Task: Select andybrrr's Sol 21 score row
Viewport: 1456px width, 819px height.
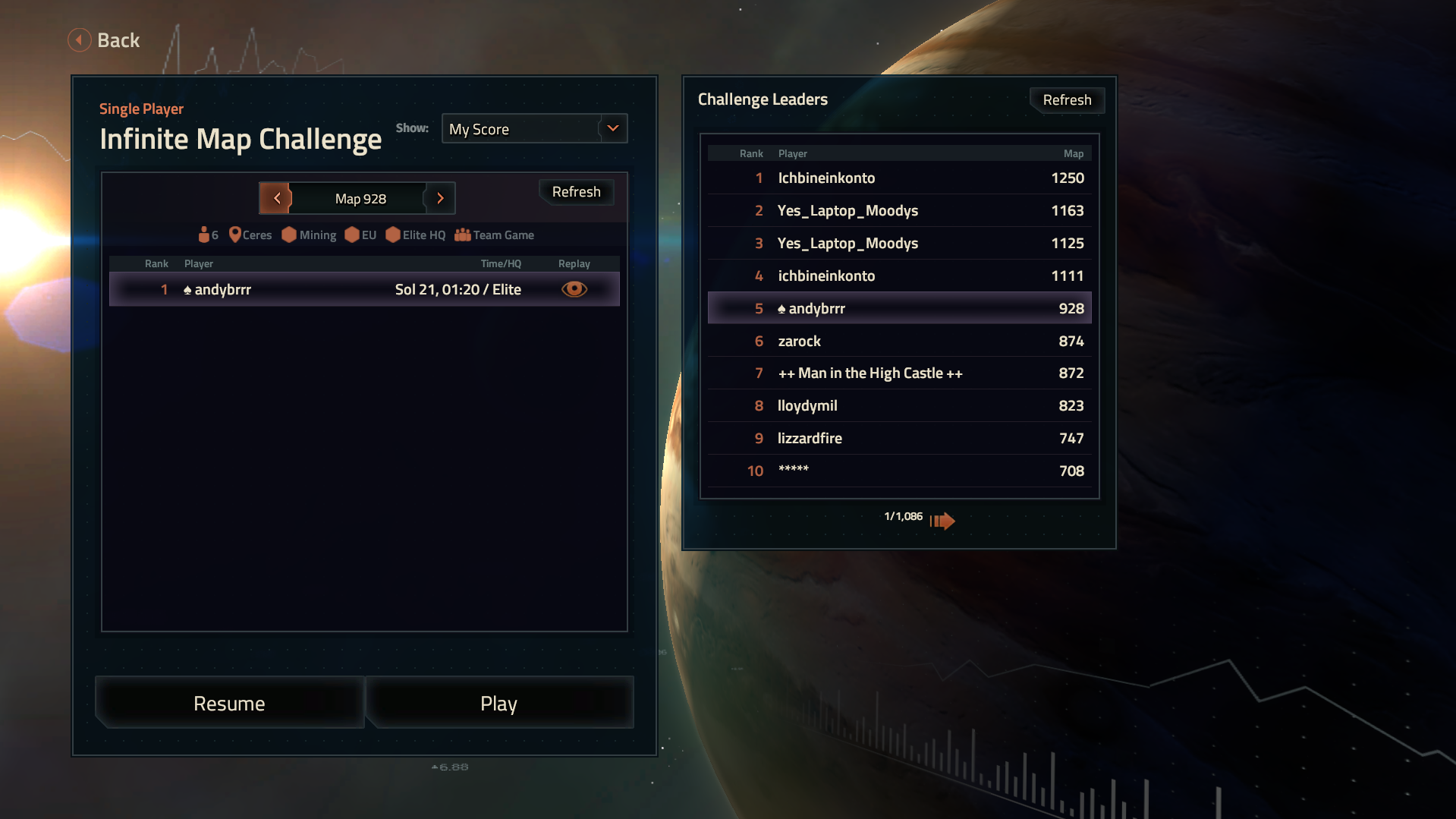Action: pyautogui.click(x=364, y=289)
